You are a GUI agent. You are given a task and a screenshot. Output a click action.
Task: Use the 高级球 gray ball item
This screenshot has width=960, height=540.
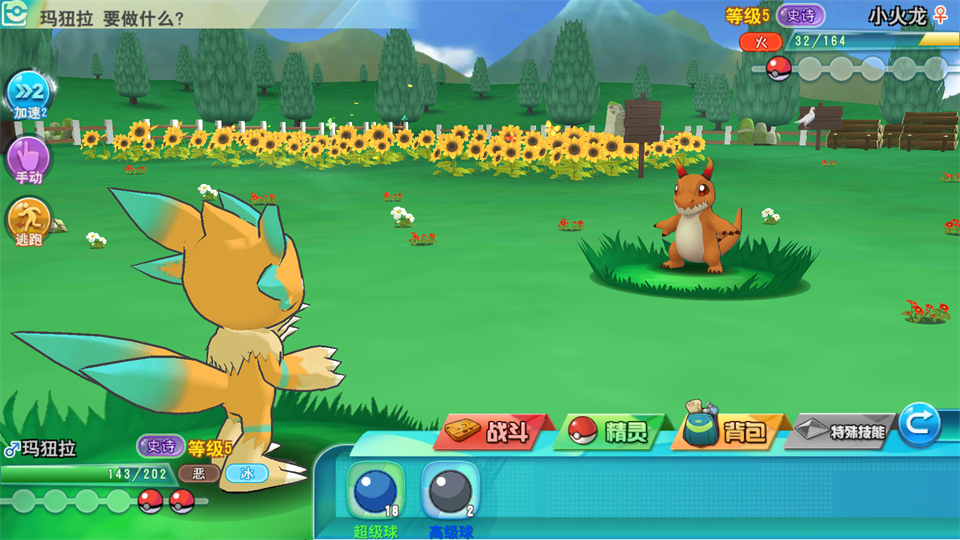tap(450, 491)
